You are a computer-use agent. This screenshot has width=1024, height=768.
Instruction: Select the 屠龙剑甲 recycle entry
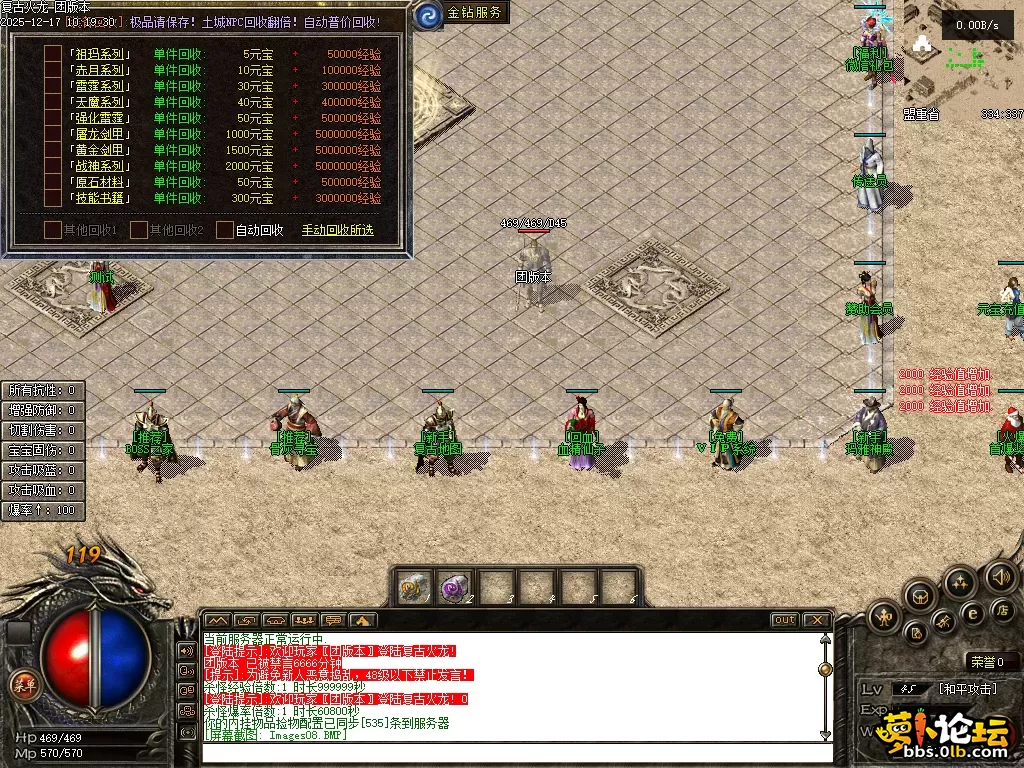(x=98, y=134)
